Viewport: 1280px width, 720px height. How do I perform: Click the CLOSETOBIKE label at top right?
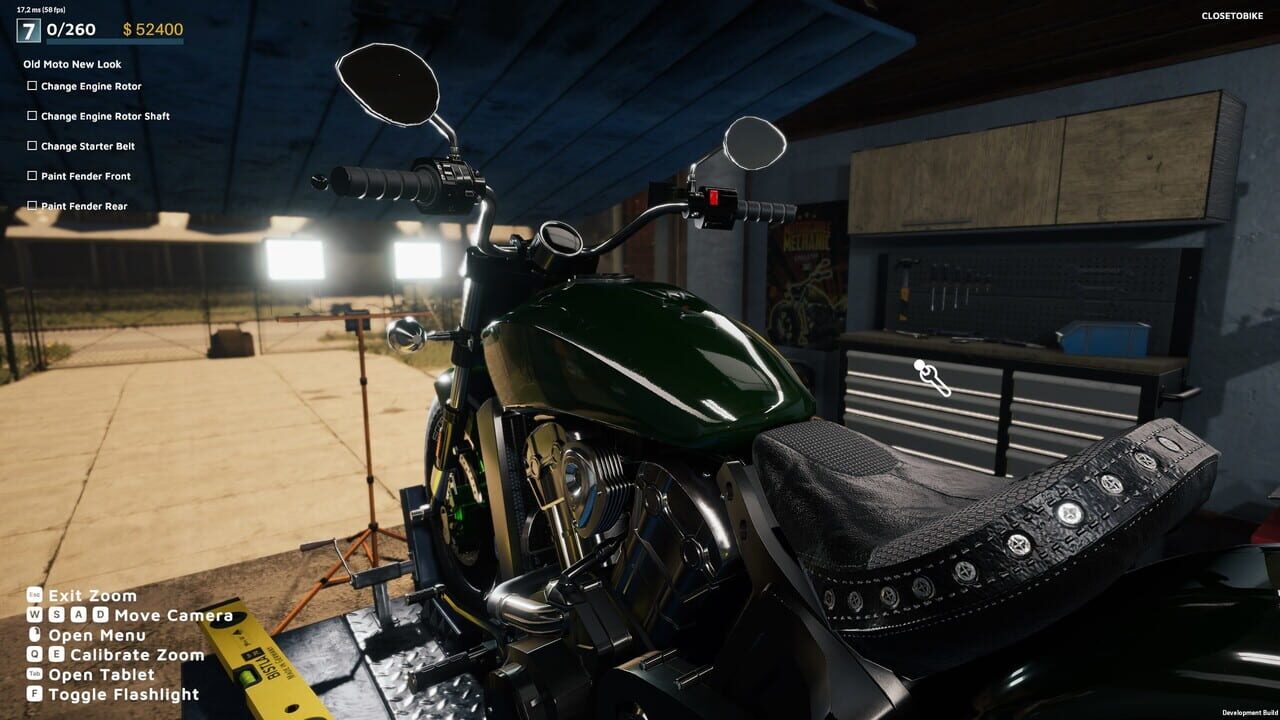[1230, 17]
